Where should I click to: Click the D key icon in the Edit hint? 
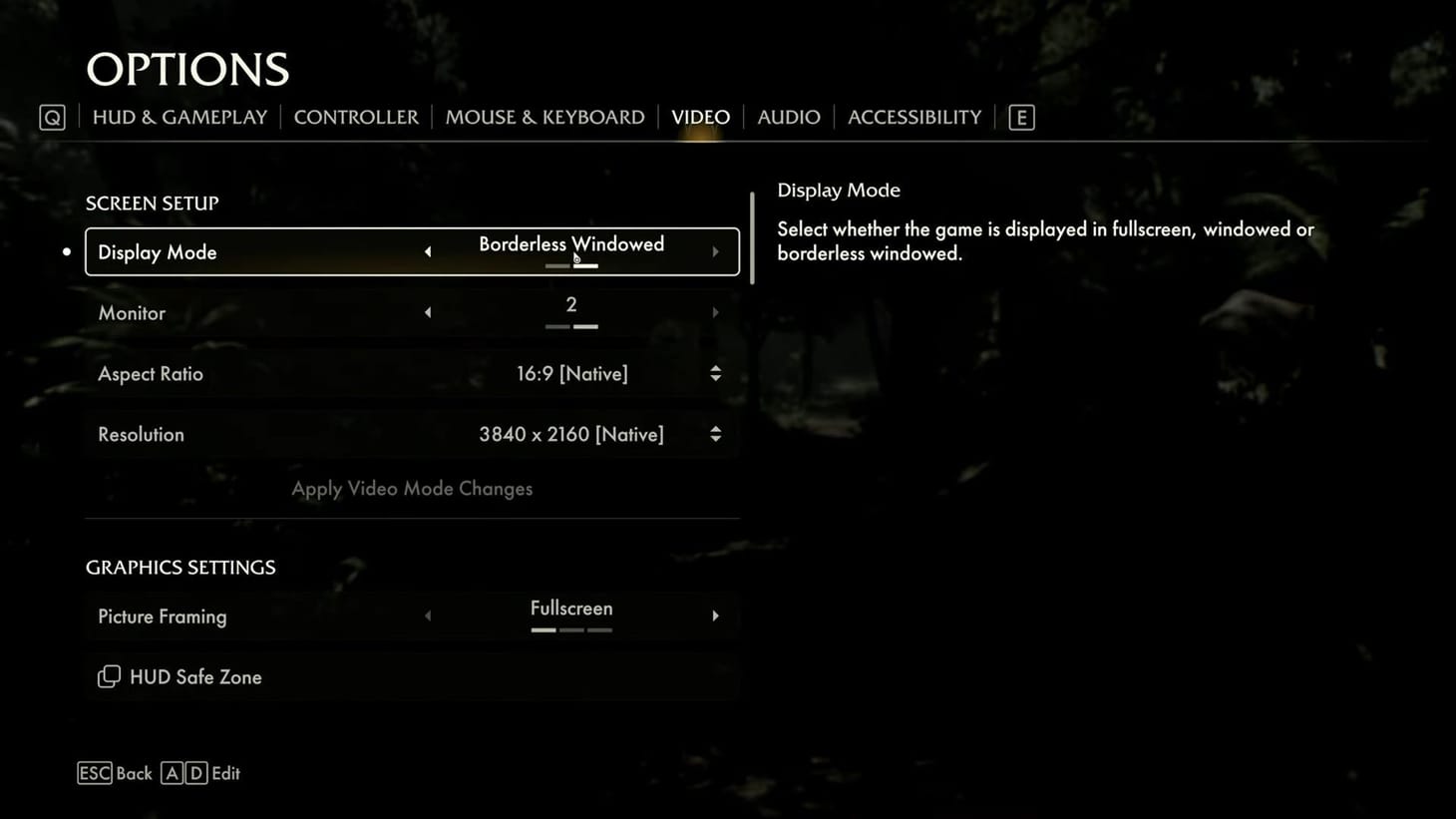click(196, 773)
